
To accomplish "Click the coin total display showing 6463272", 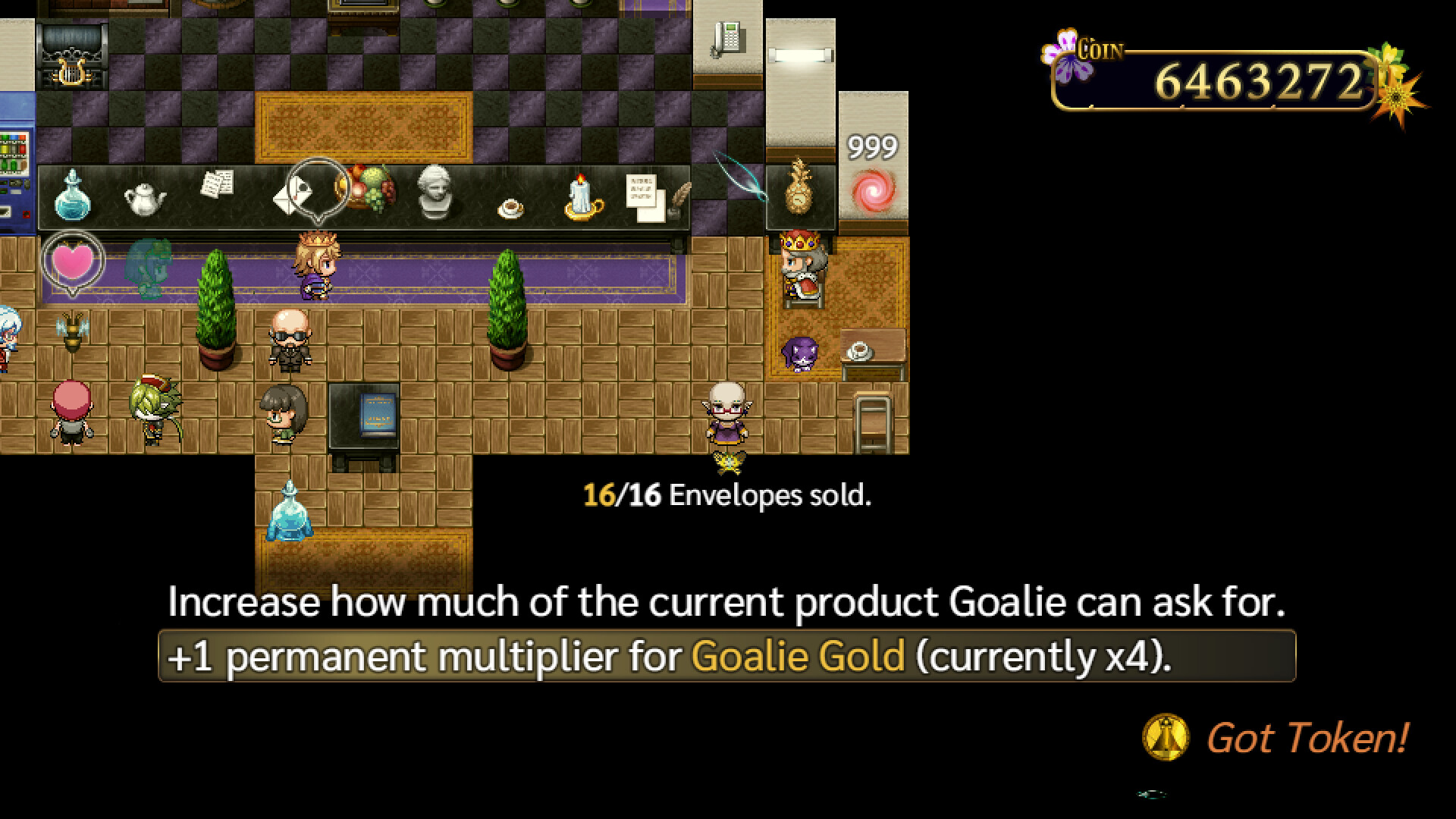I will coord(1260,78).
